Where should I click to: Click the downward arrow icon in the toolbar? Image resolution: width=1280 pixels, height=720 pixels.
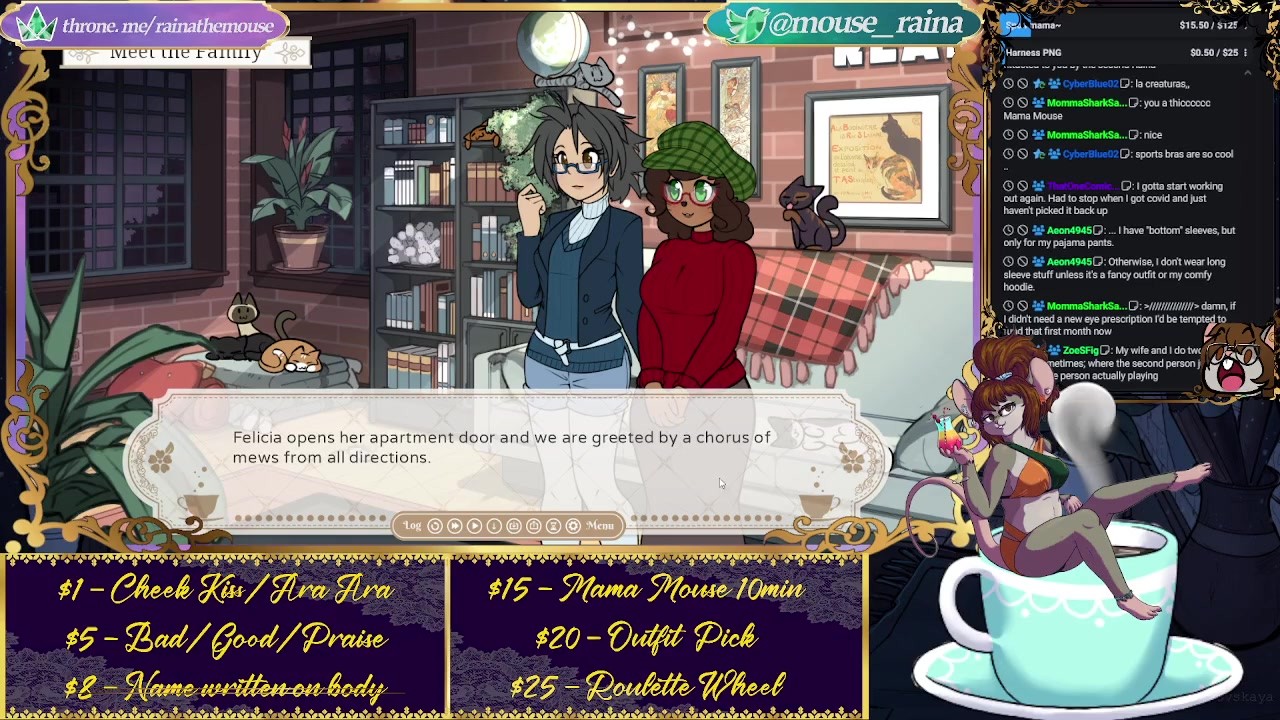tap(494, 526)
